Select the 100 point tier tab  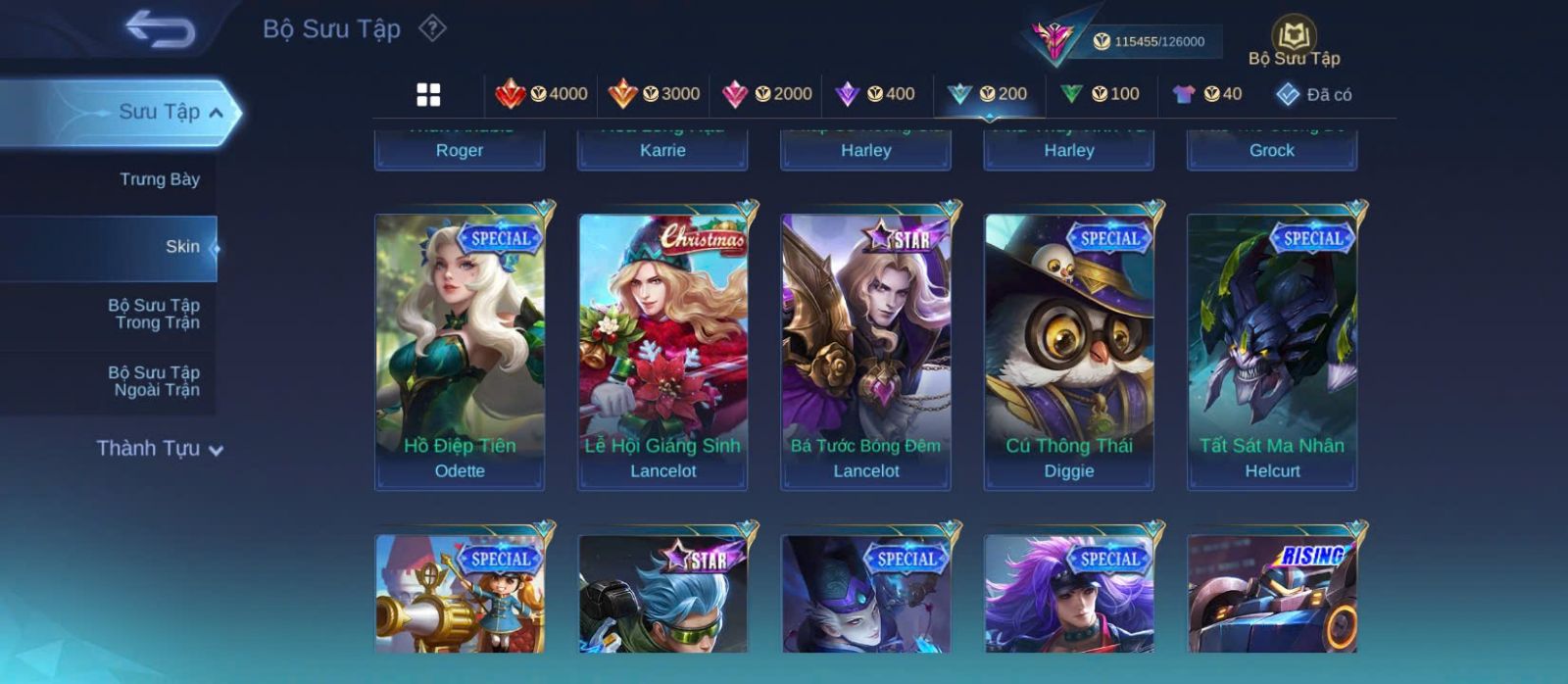pyautogui.click(x=1100, y=94)
